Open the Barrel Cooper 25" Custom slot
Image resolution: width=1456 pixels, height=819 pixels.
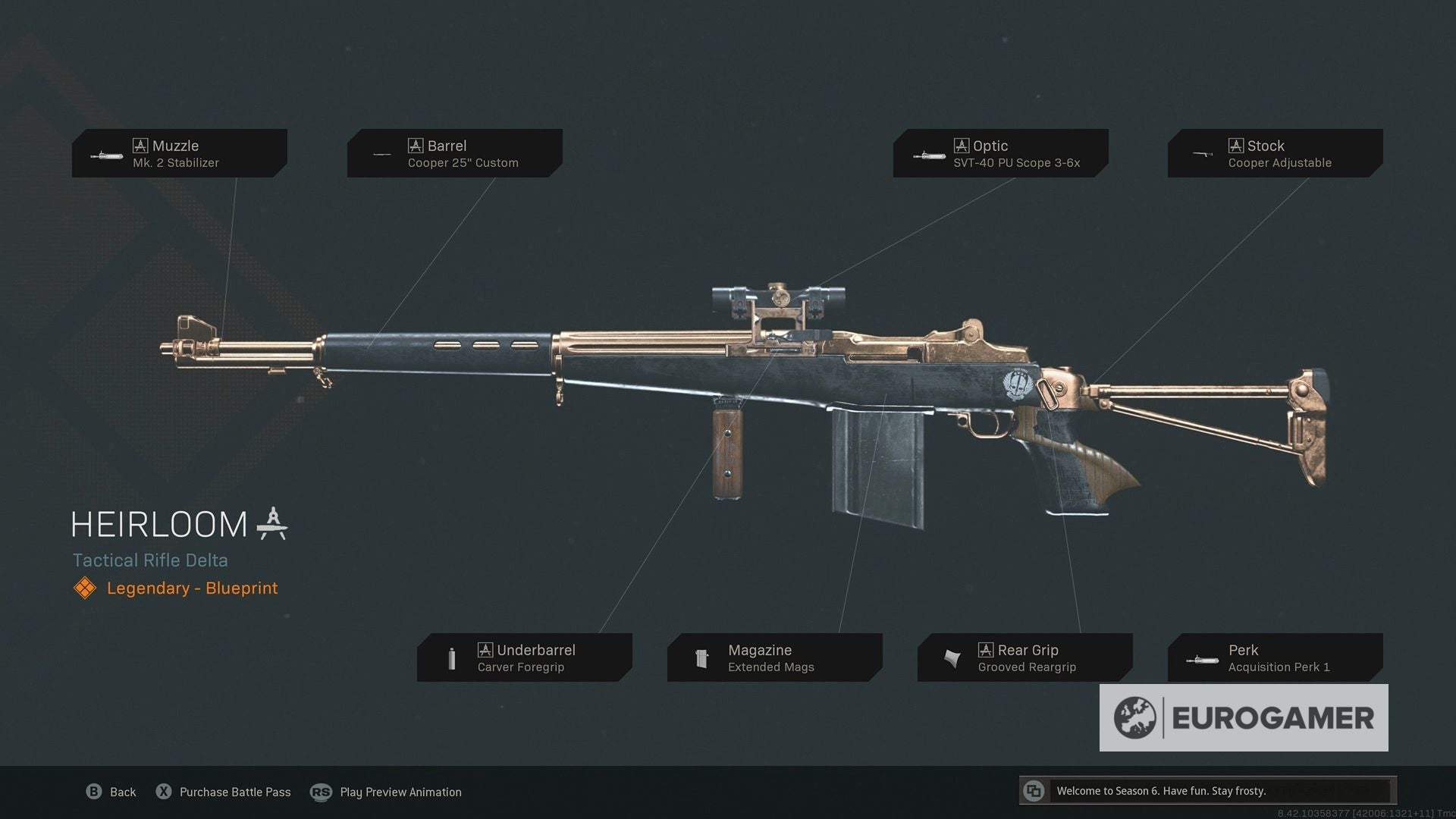(x=454, y=153)
